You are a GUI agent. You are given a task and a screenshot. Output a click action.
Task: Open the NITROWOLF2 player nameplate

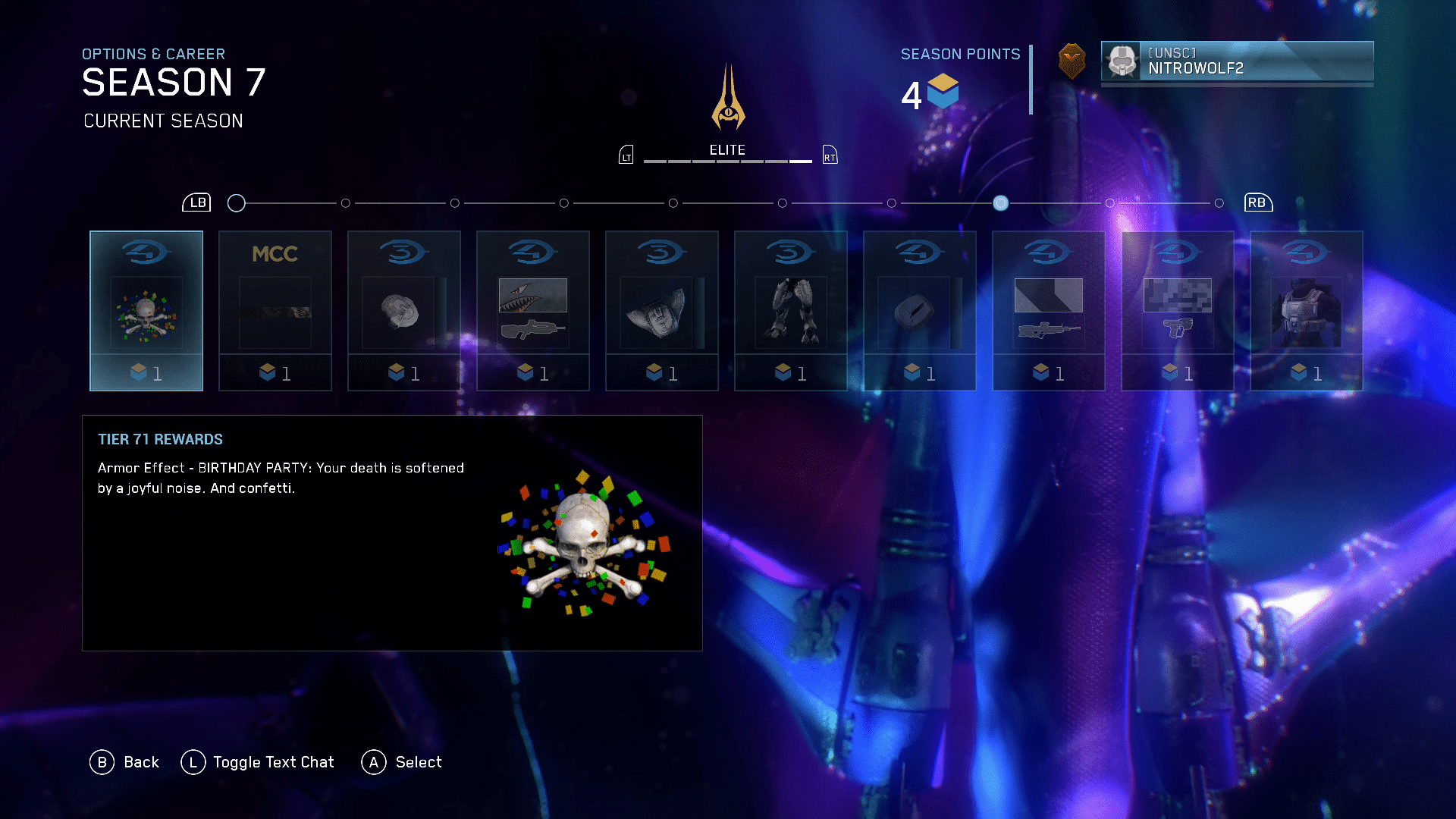pyautogui.click(x=1237, y=61)
